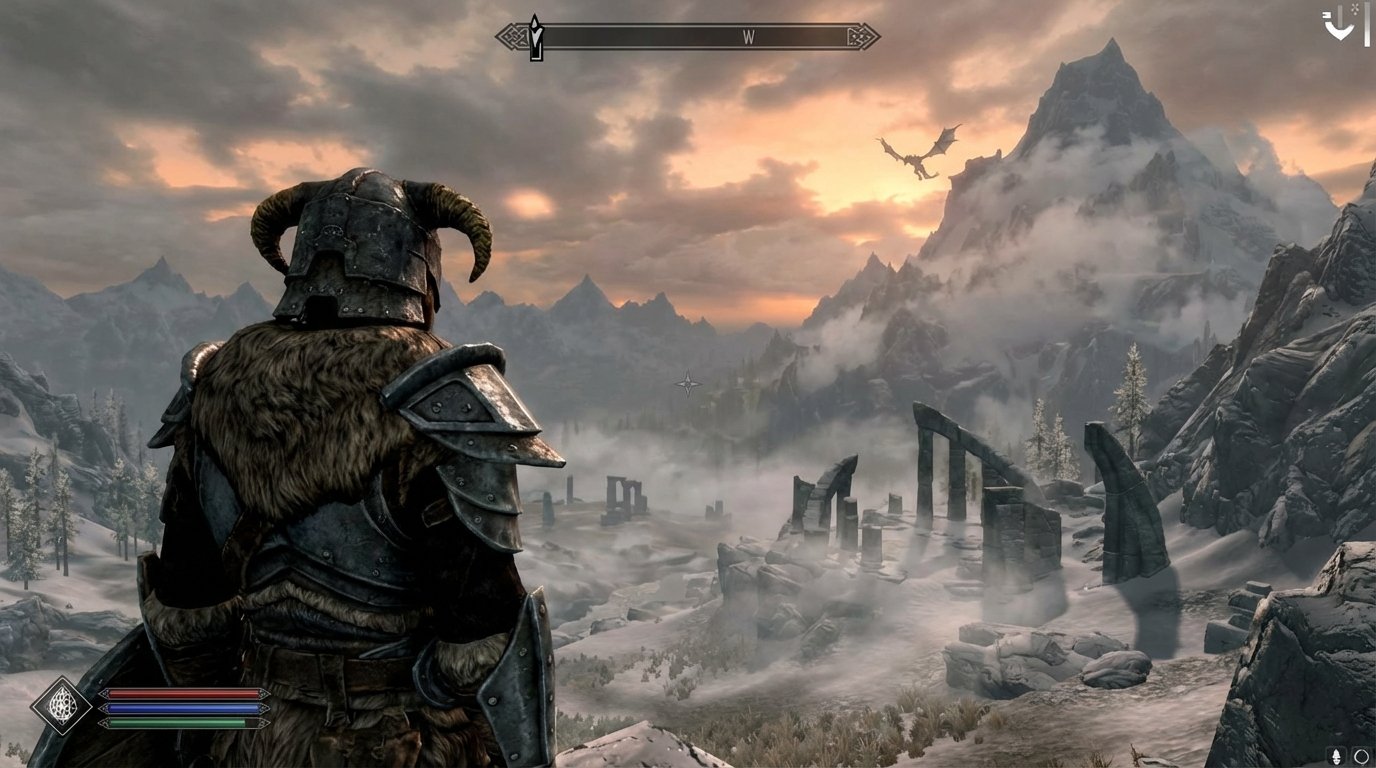This screenshot has height=768, width=1376.
Task: Click the small figure icon in the bottom-right corner
Action: [x=1336, y=756]
